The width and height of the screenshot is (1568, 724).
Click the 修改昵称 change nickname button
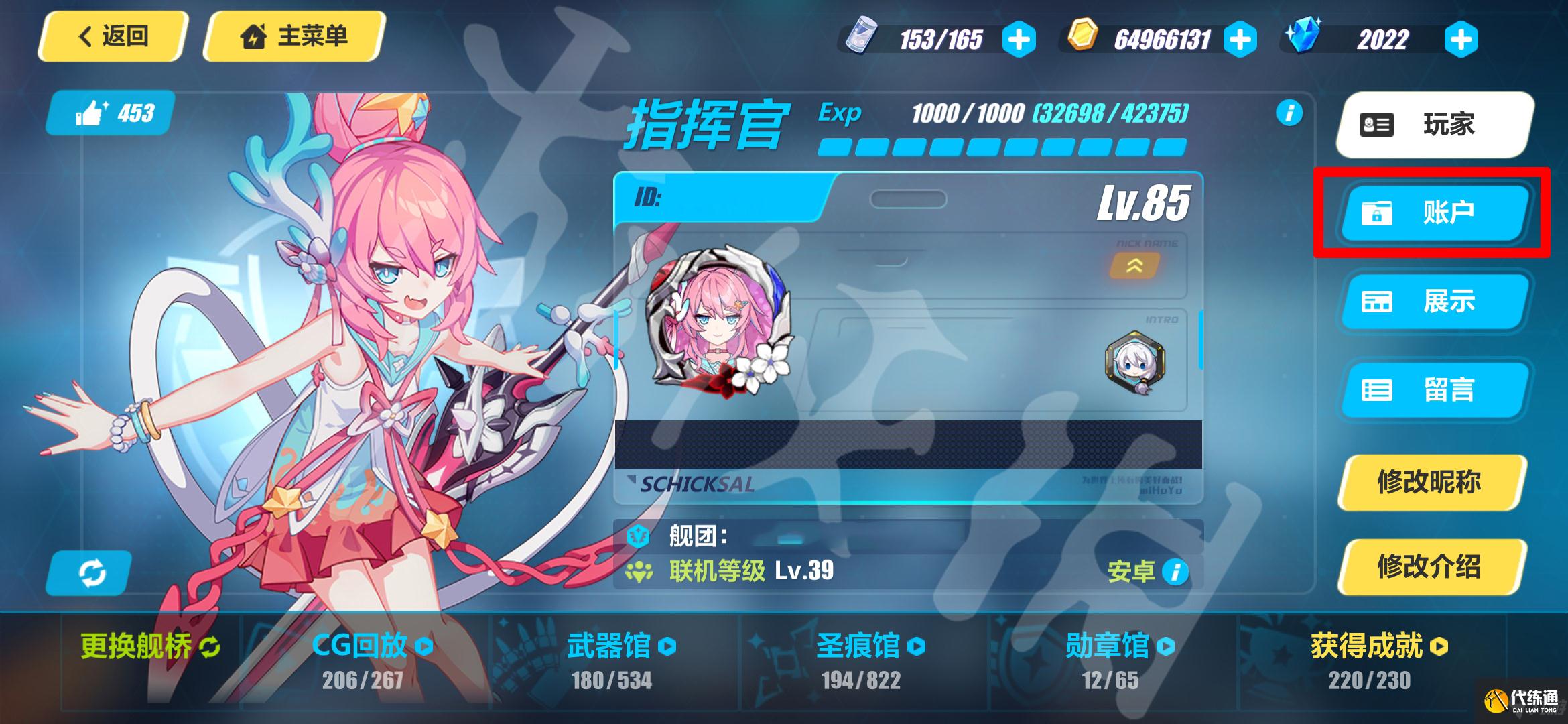pos(1430,481)
